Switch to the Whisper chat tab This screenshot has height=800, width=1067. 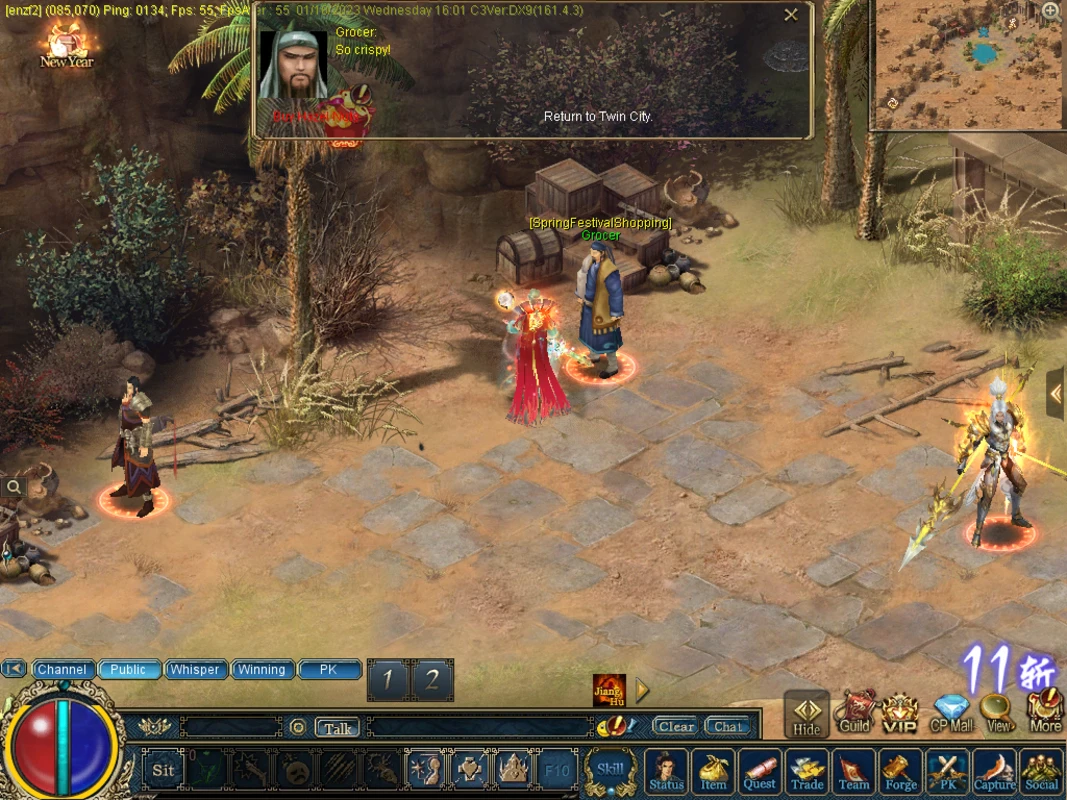pos(195,670)
